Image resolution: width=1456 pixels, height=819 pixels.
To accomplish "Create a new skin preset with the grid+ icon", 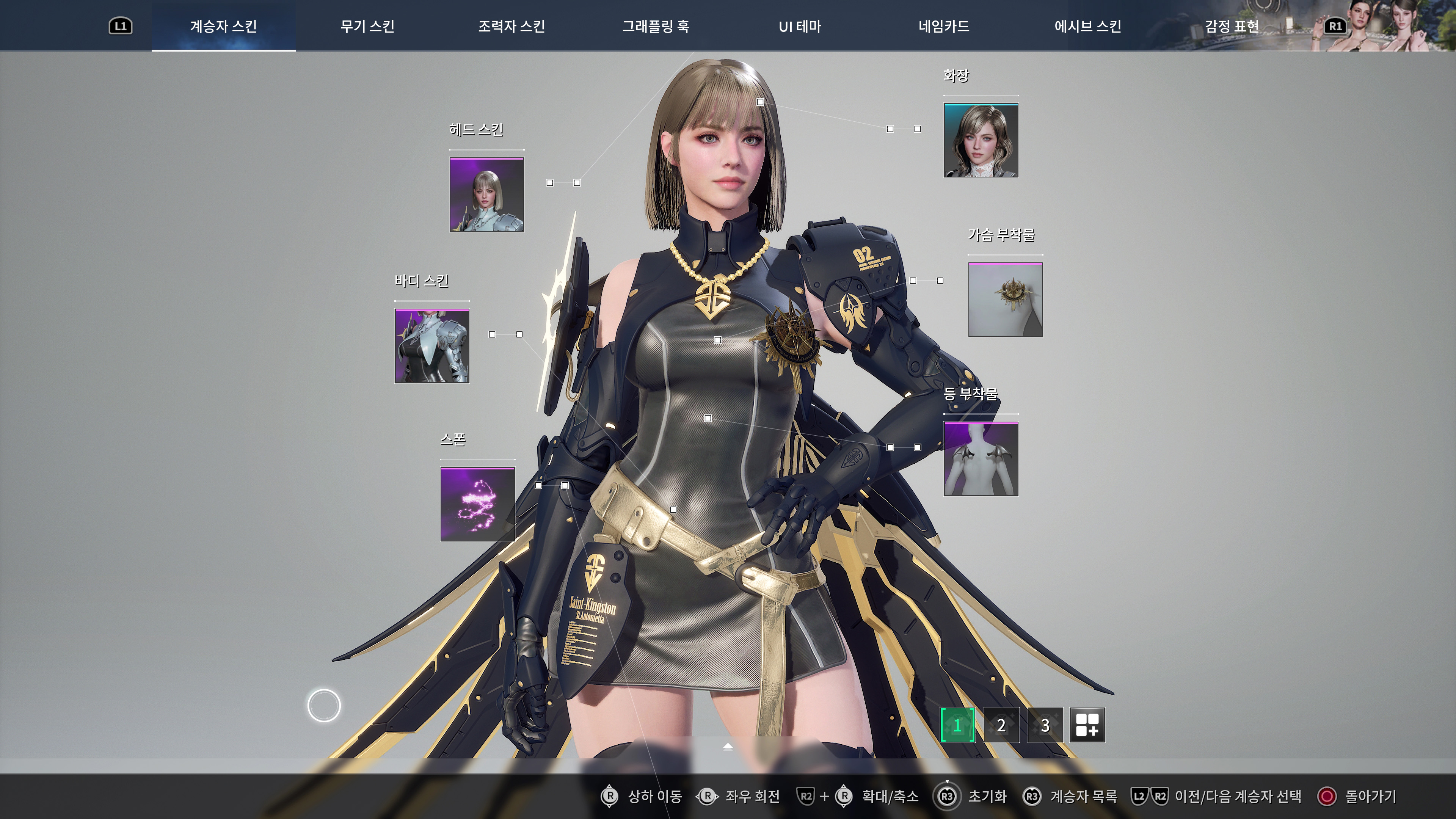I will coord(1087,725).
